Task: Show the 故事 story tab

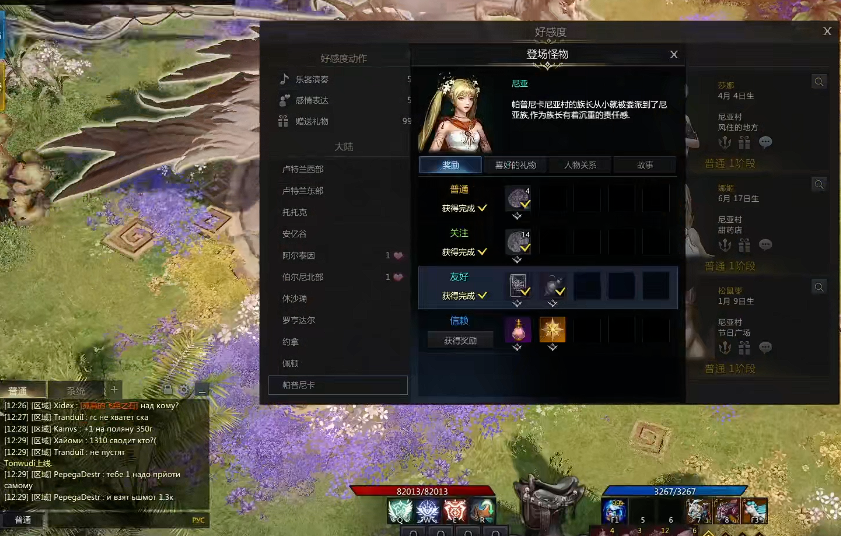Action: tap(644, 165)
